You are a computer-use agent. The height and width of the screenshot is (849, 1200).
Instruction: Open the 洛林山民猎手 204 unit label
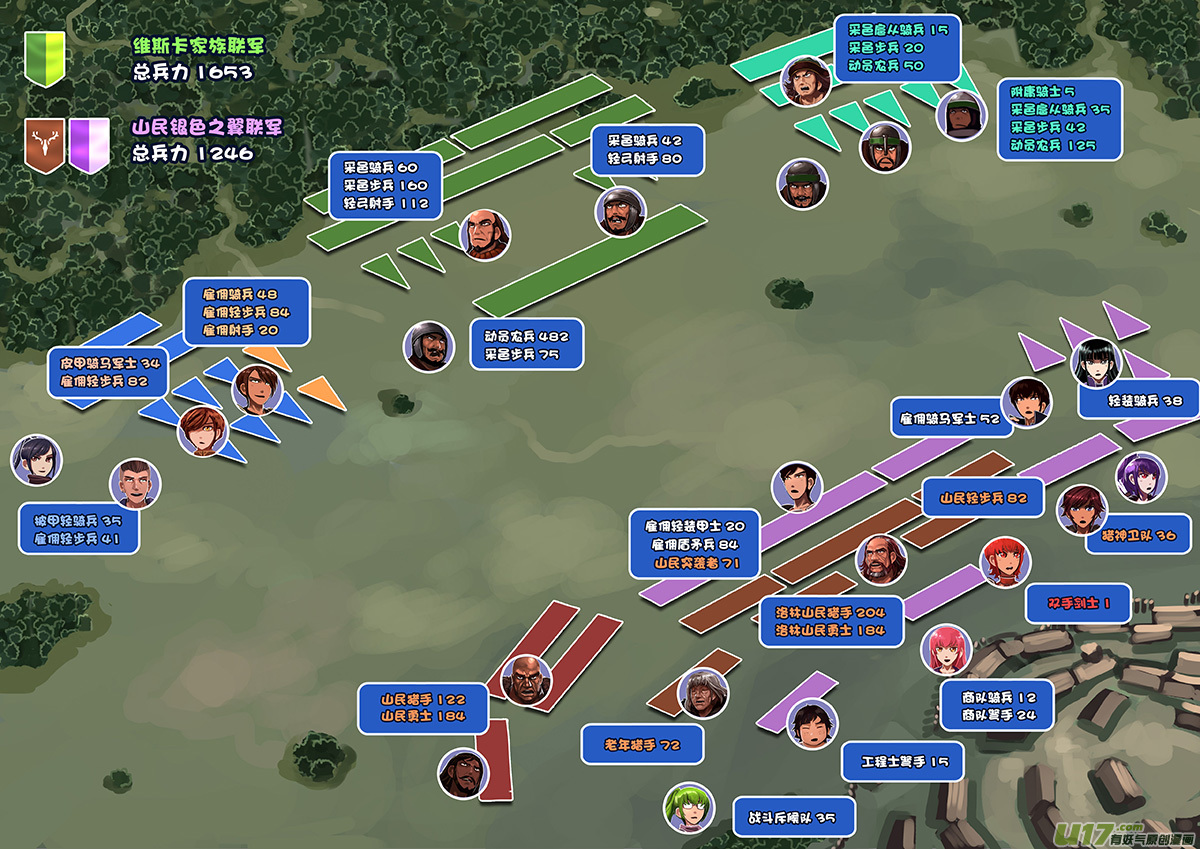[x=830, y=621]
